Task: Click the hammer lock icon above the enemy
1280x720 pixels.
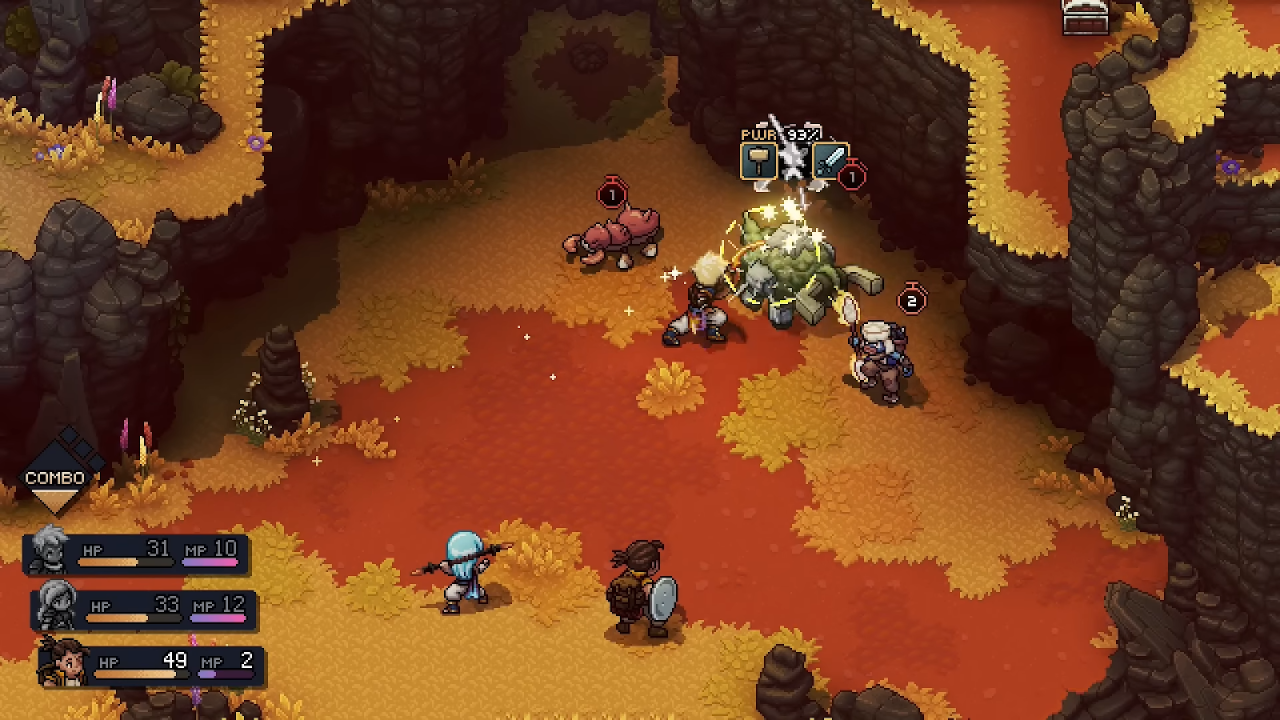Action: 759,161
